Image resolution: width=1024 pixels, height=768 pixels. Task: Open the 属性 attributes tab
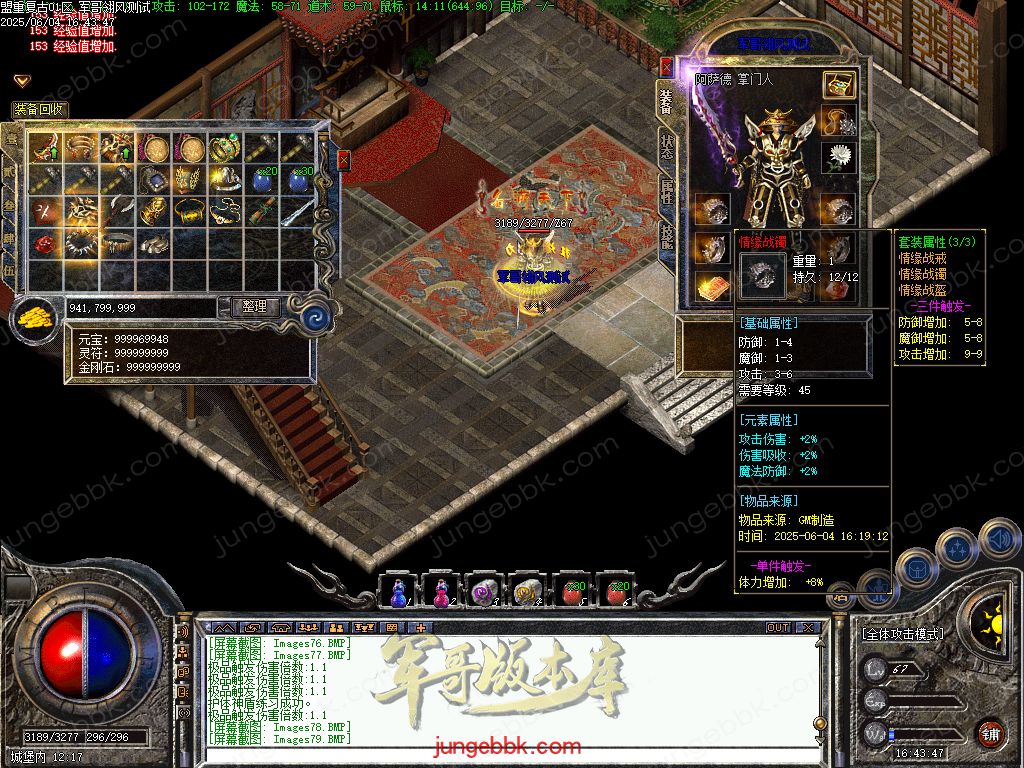point(667,192)
